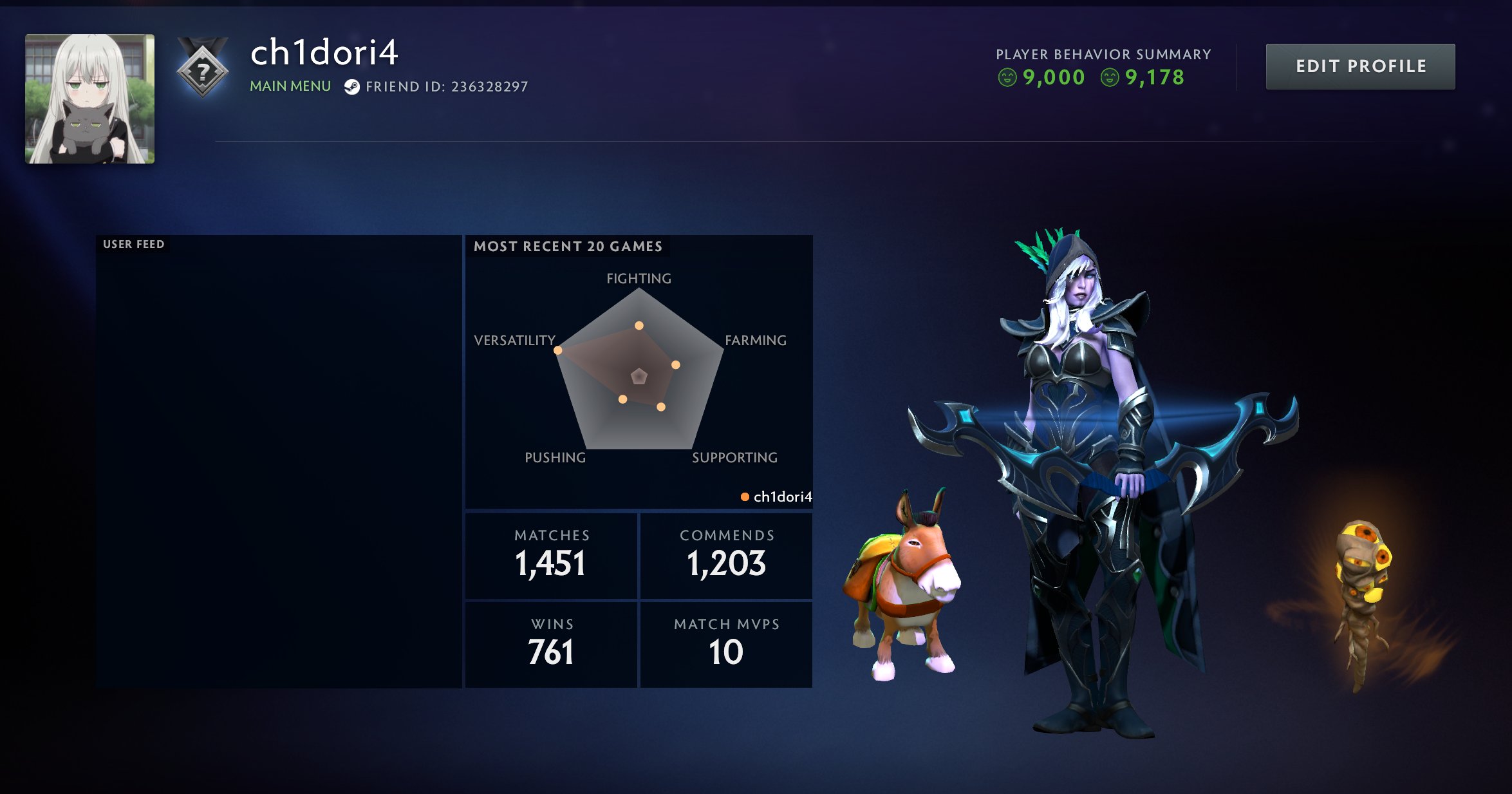Click the unranked medal badge
Screen dimensions: 1512x794
[x=203, y=70]
